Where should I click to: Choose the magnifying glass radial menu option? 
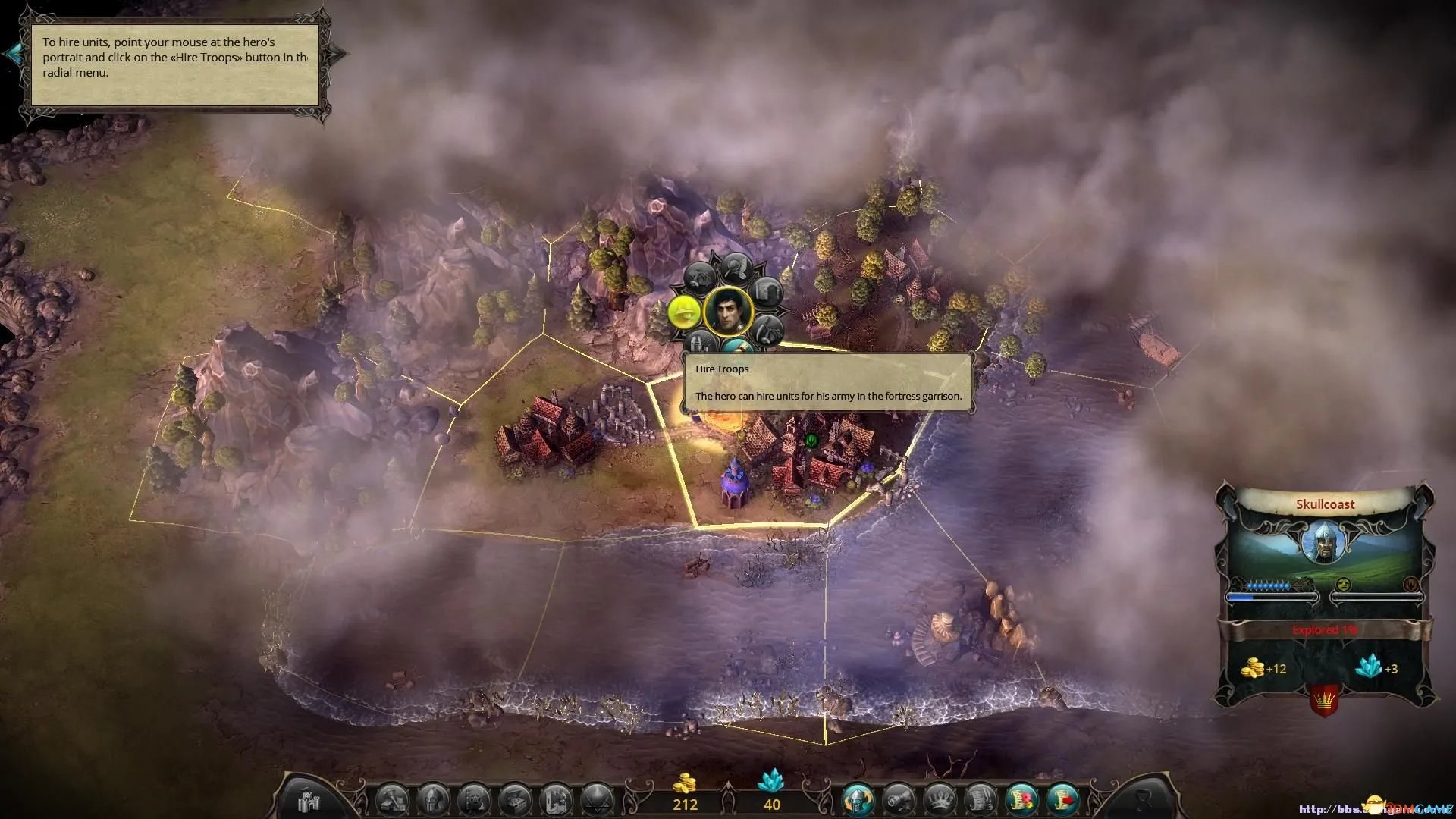click(735, 267)
